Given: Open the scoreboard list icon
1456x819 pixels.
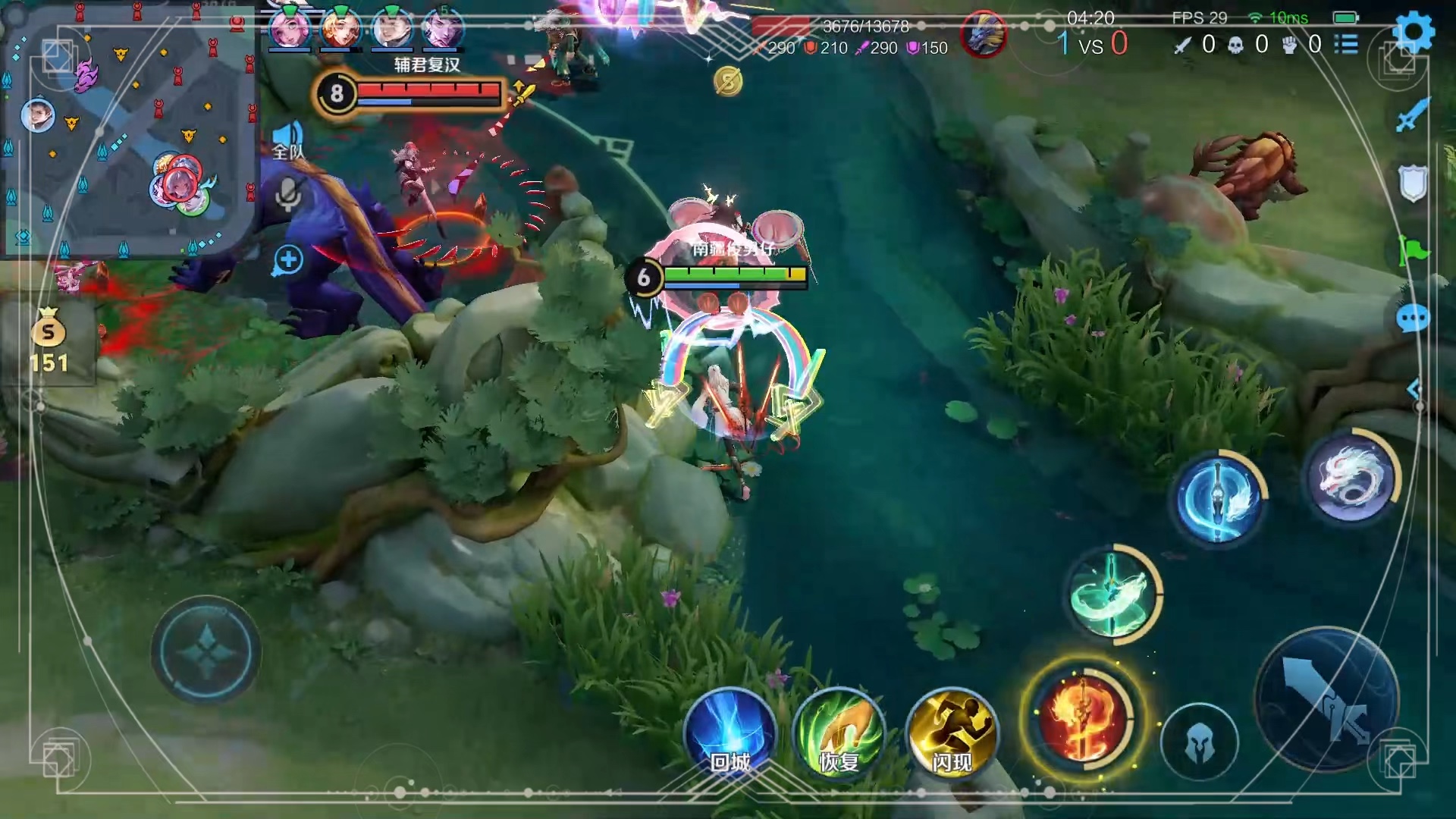Looking at the screenshot, I should click(1346, 44).
